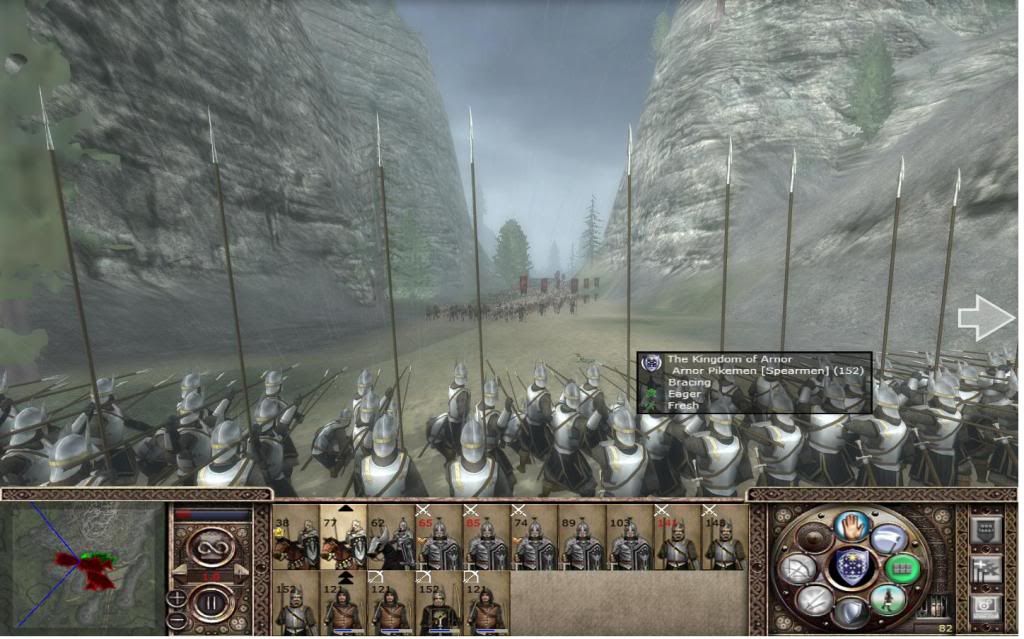Toggle the green formation button
This screenshot has height=639, width=1024.
click(x=901, y=568)
